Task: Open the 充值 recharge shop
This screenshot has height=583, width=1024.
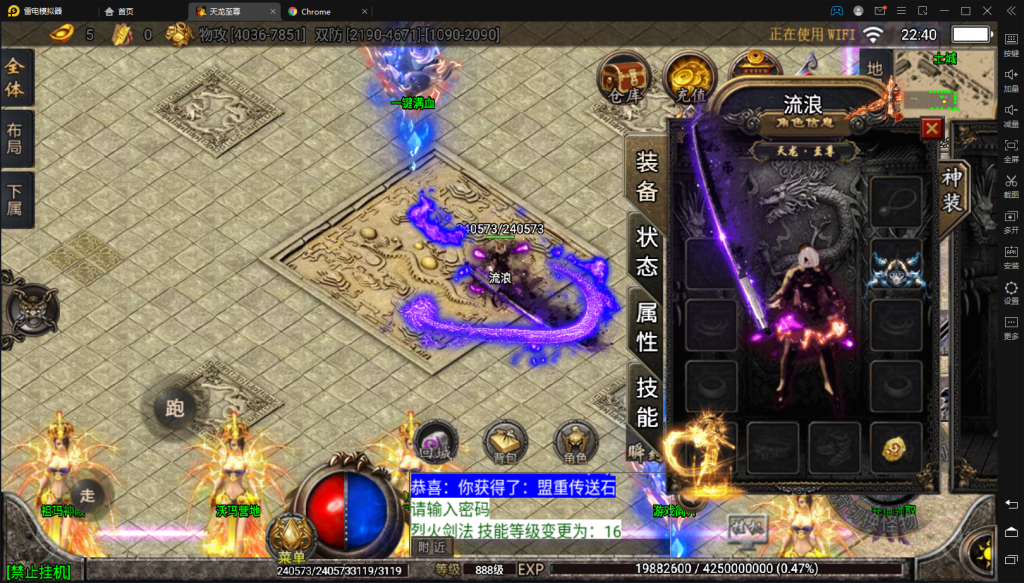Action: pos(688,78)
